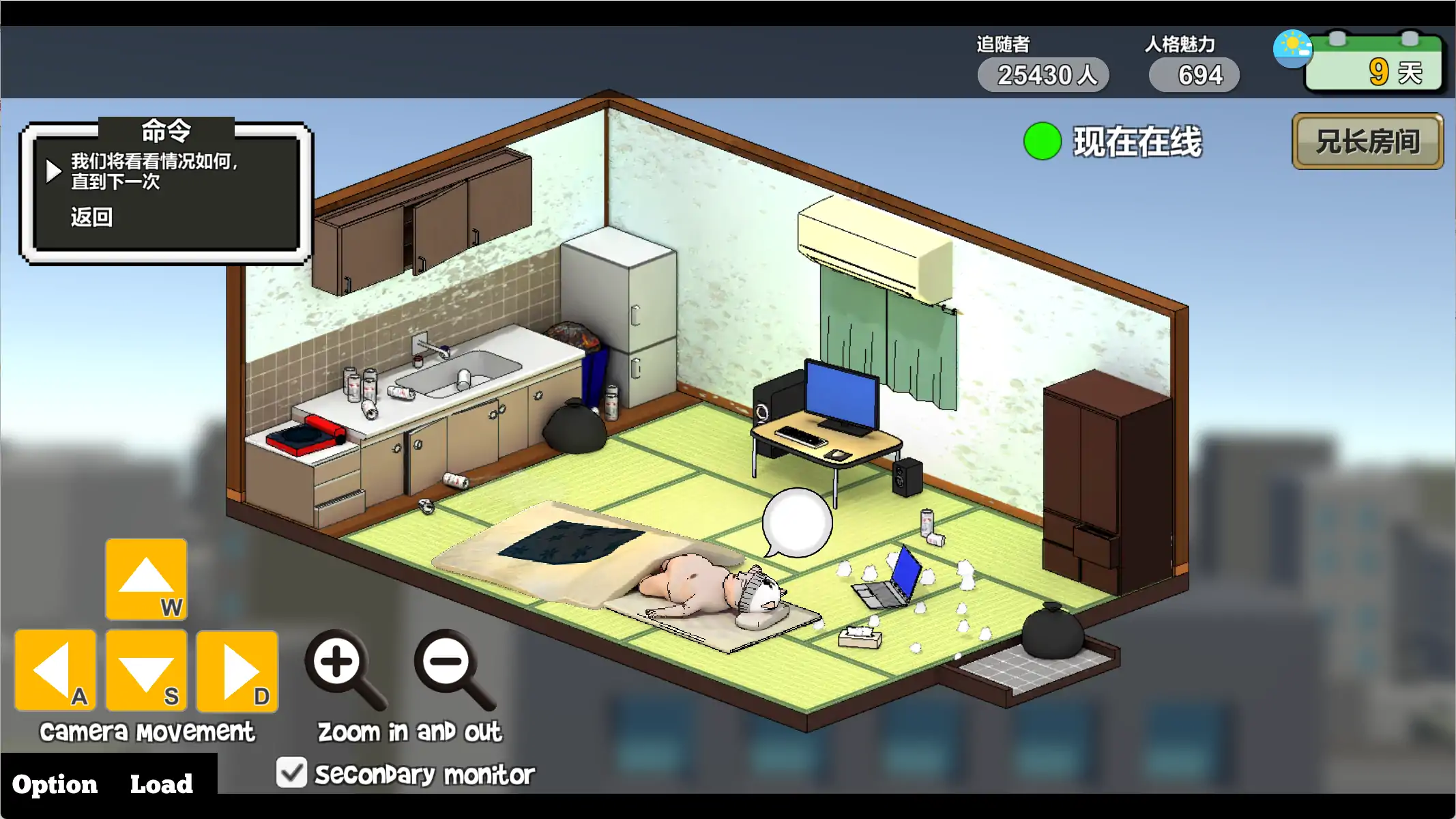Toggle the Secondary monitor checkbox
Viewport: 1456px width, 819px height.
pyautogui.click(x=292, y=773)
